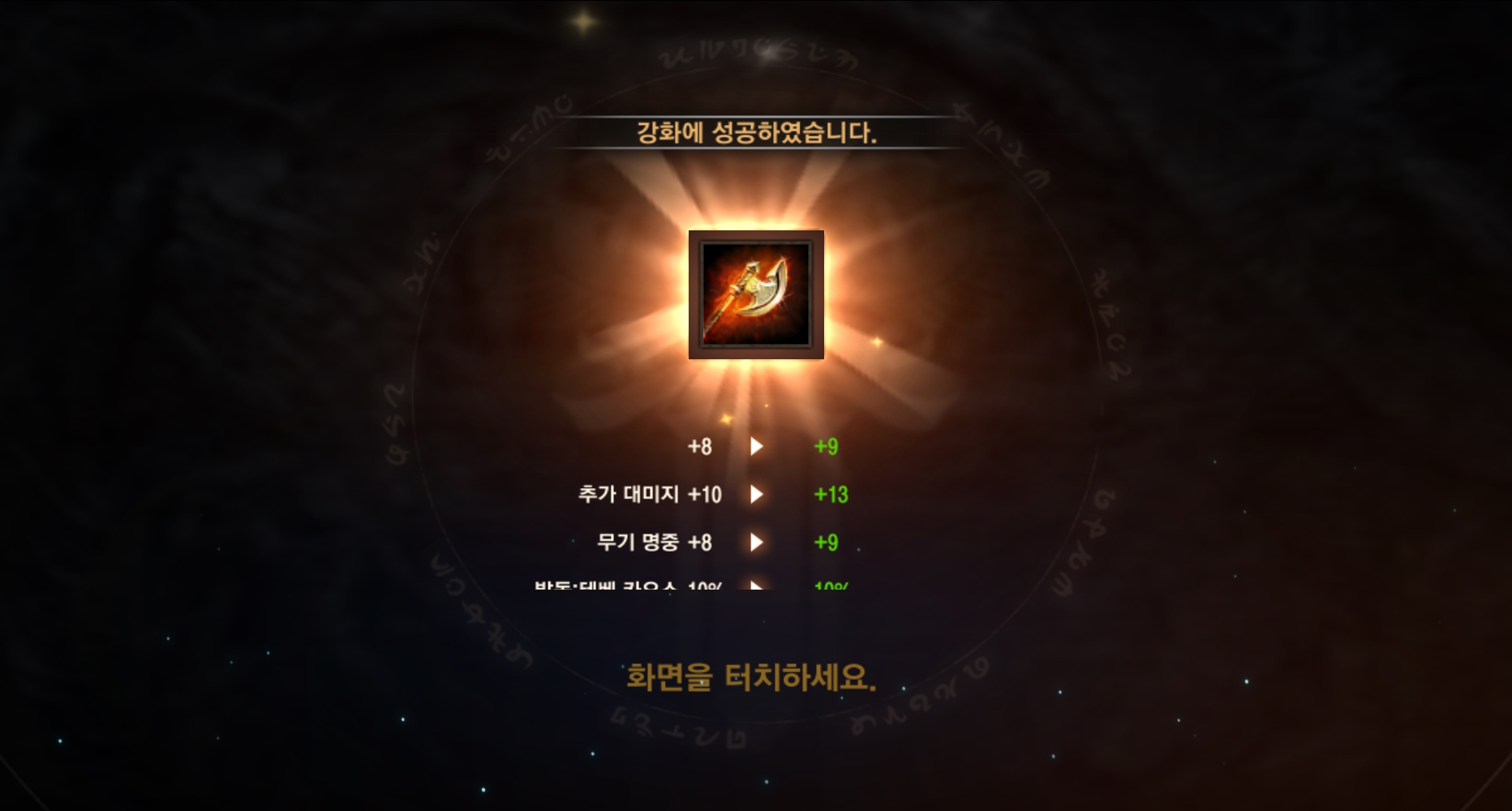Tap the green +9 enhancement level value

tap(827, 445)
